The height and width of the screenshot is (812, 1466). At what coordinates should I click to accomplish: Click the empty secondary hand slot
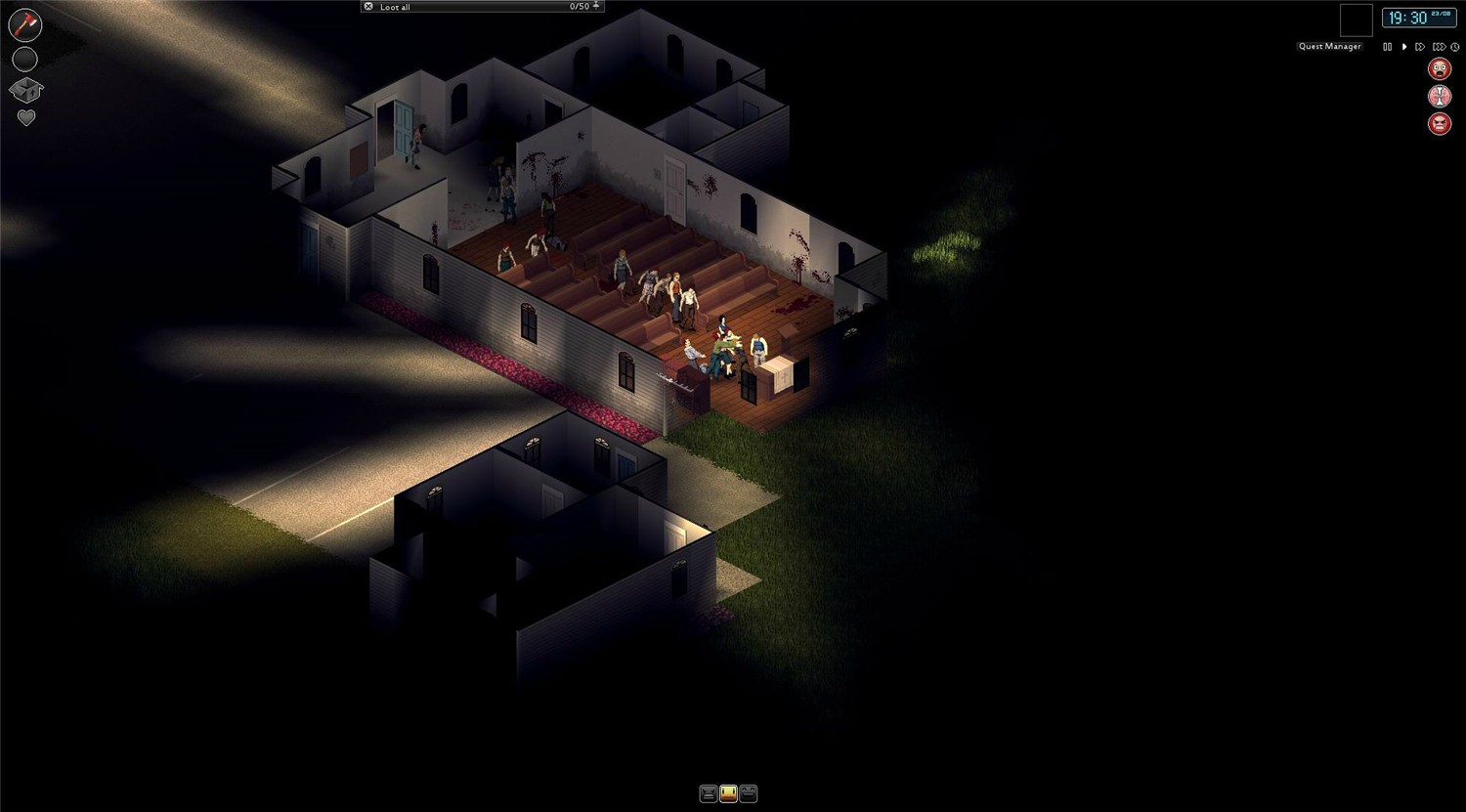coord(24,59)
